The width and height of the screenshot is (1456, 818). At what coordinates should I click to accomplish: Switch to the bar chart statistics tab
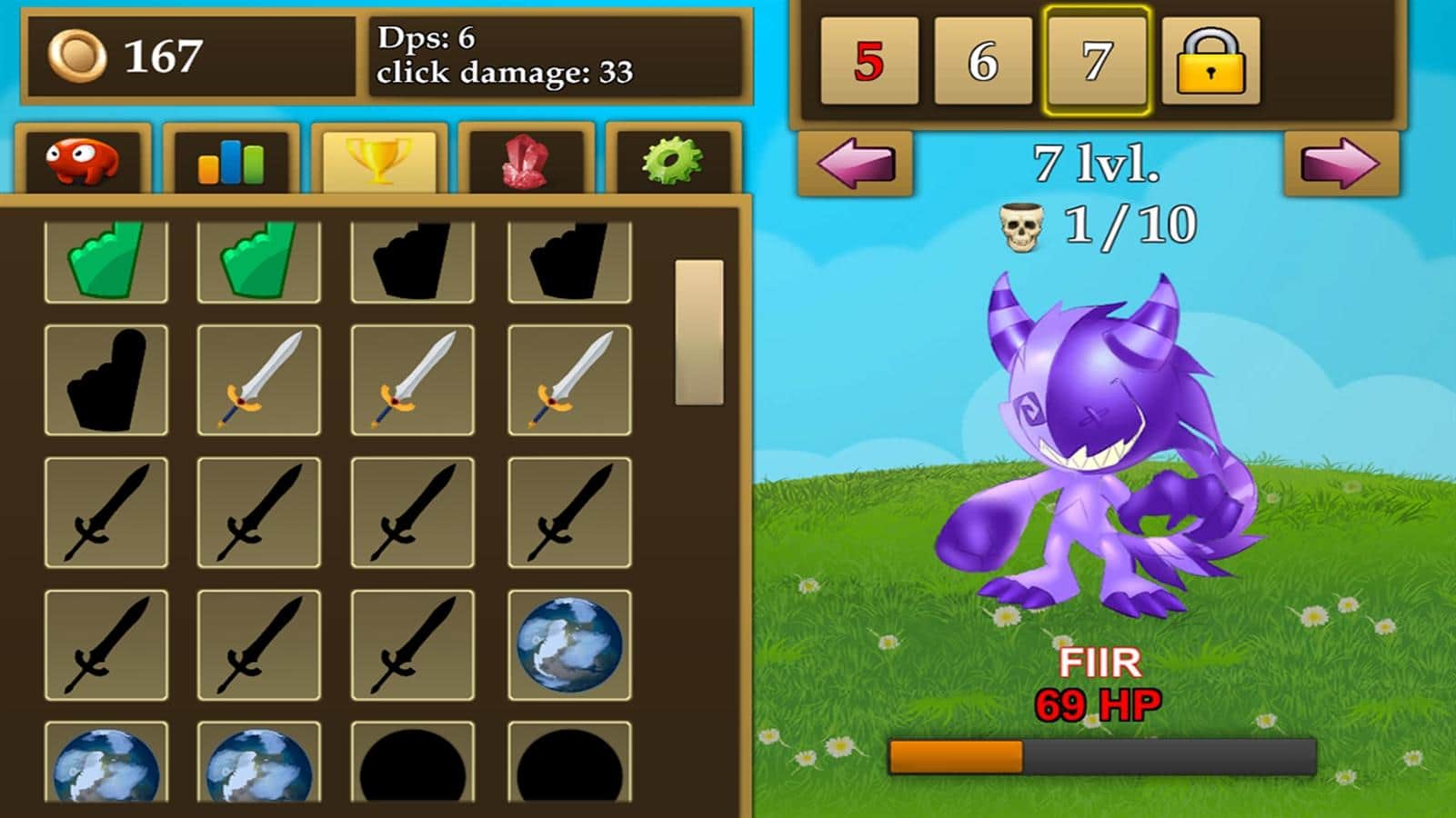(231, 161)
